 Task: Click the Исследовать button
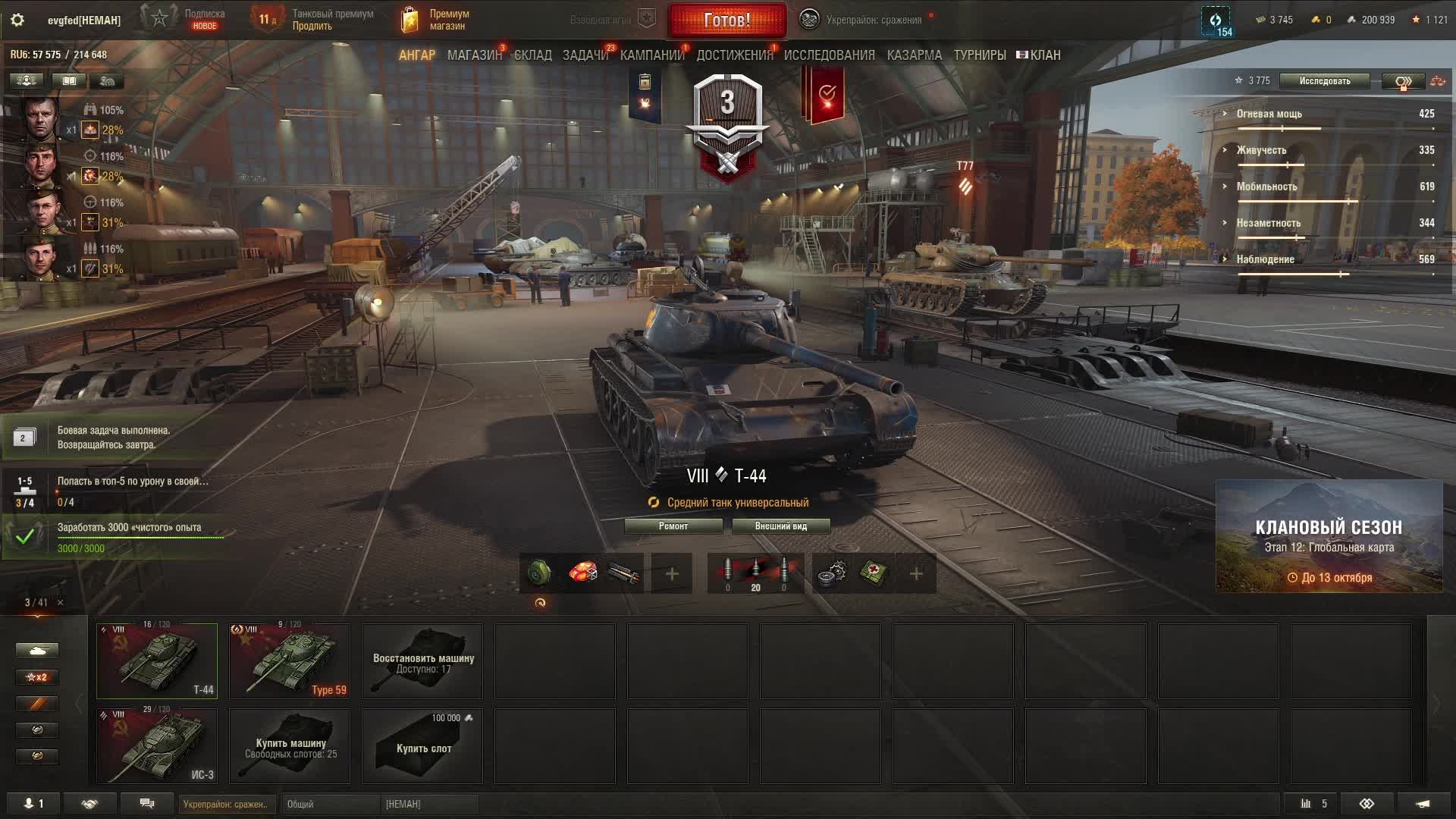click(x=1324, y=81)
